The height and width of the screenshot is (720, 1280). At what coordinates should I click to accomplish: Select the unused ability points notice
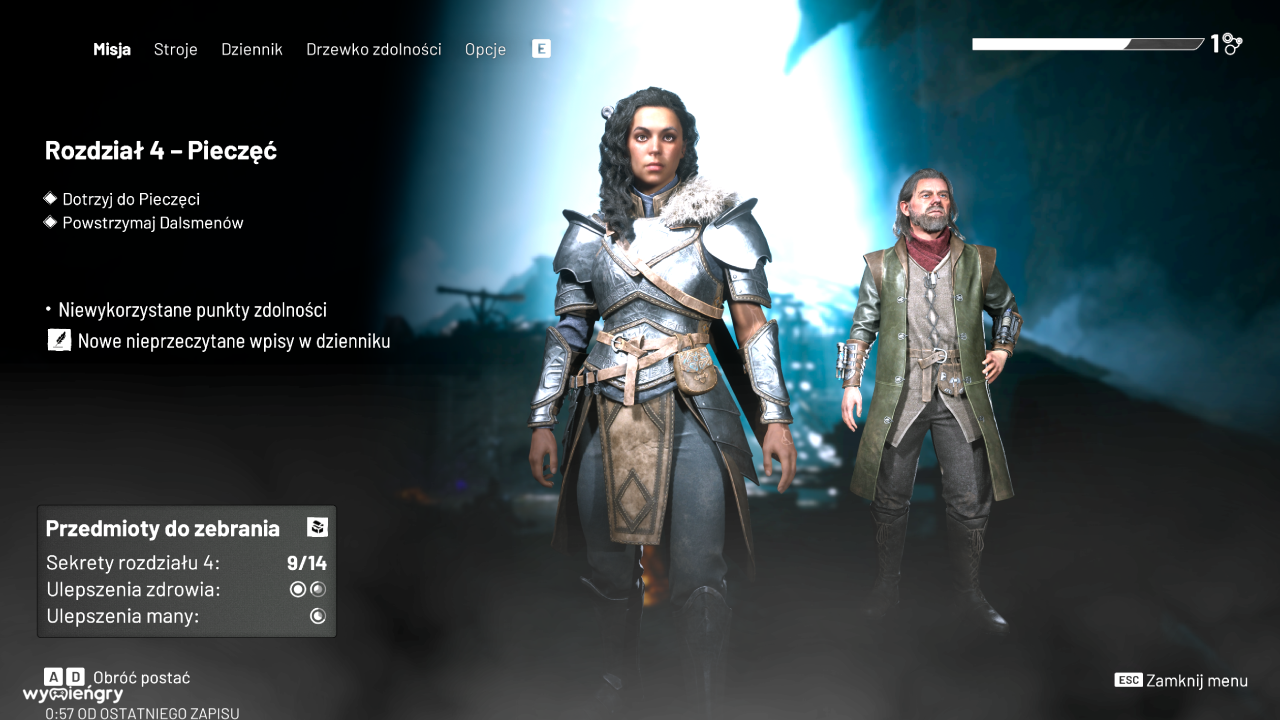192,310
